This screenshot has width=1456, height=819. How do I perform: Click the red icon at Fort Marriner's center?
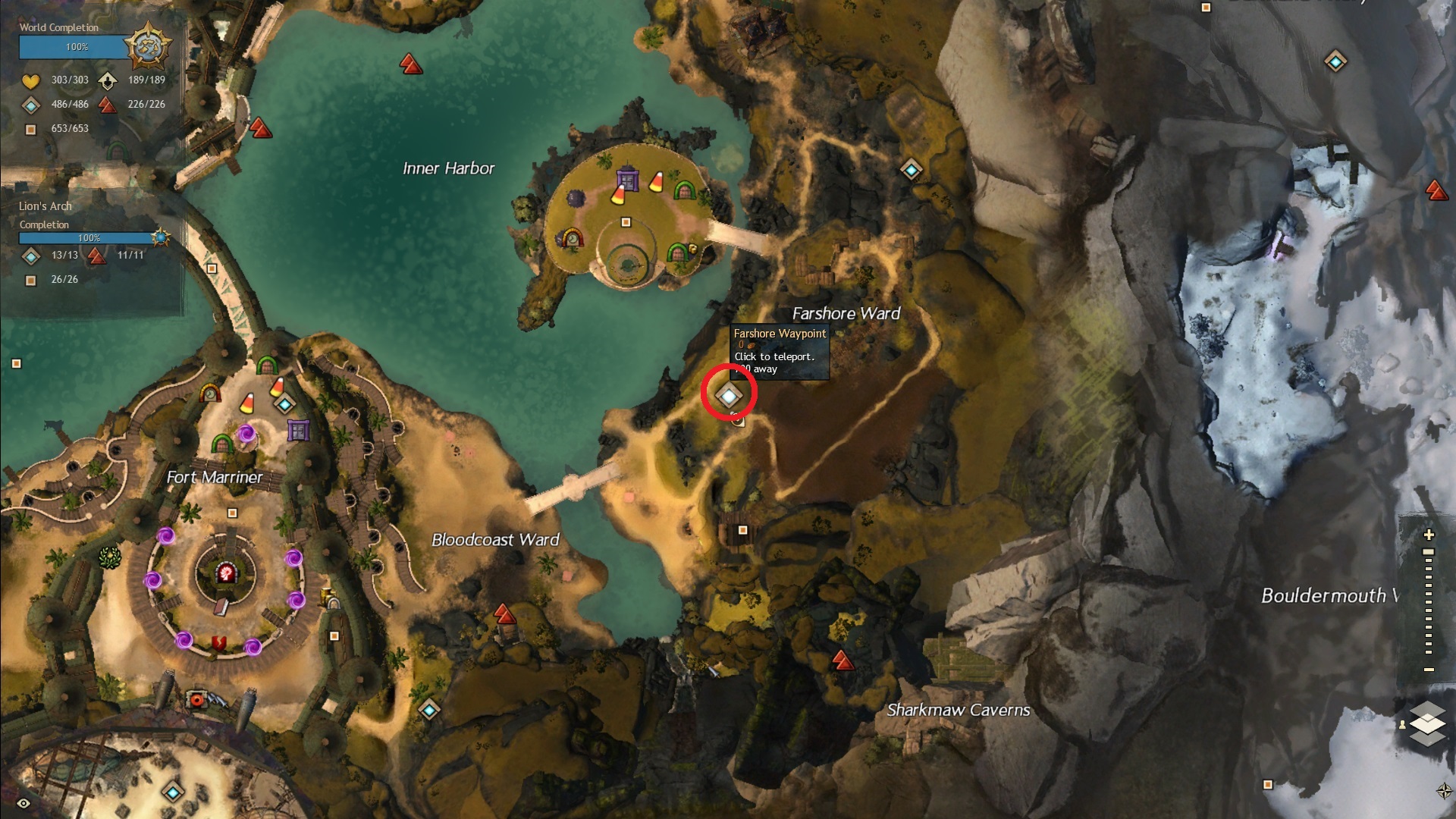[225, 573]
